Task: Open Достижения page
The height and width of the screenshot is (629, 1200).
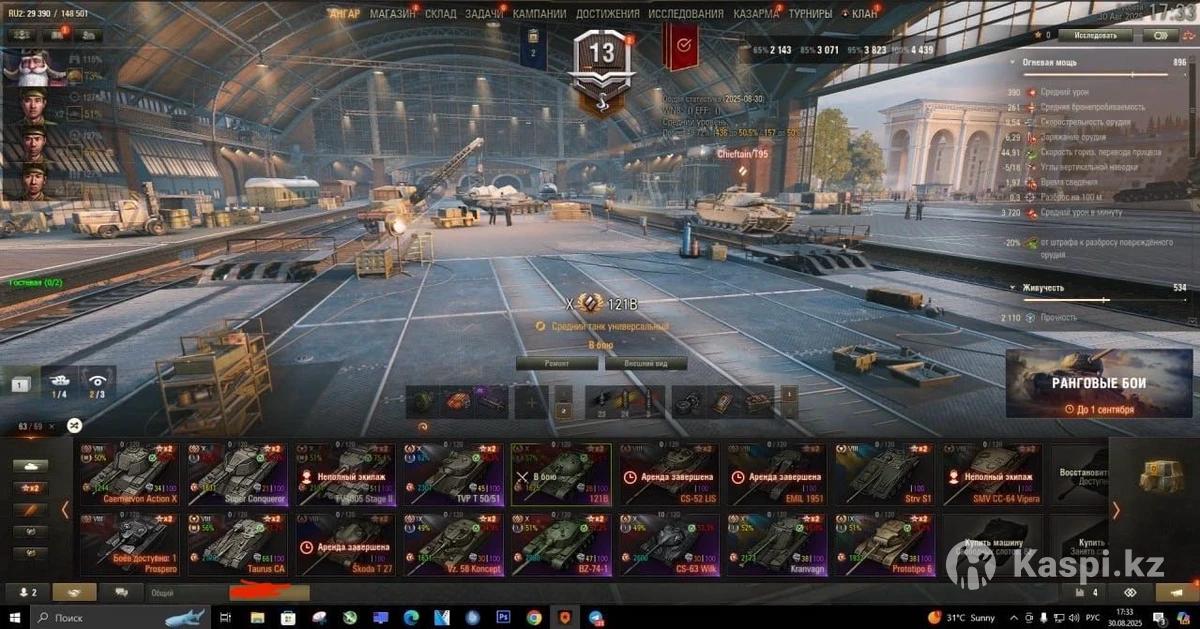Action: 607,14
